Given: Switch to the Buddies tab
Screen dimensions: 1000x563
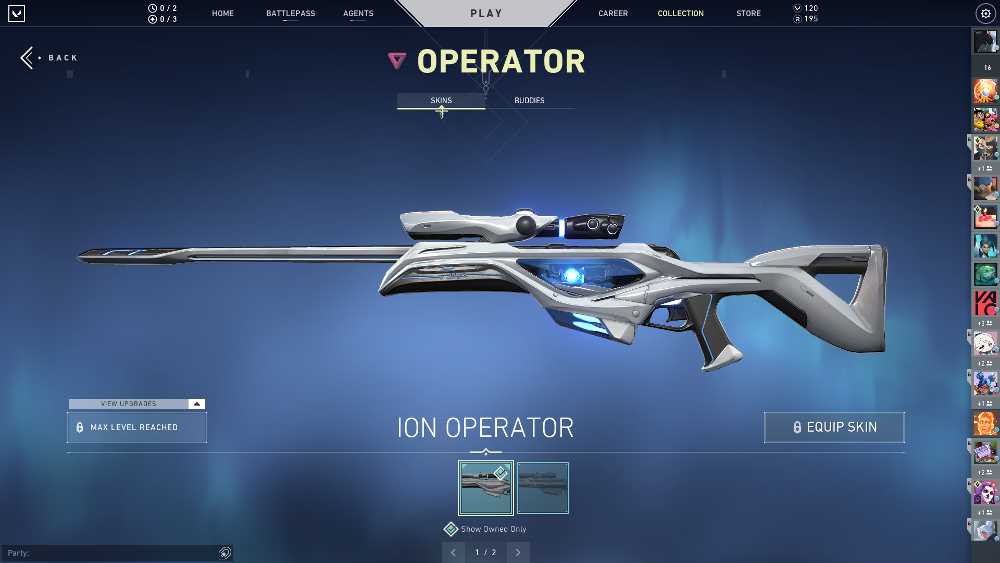Looking at the screenshot, I should pos(529,101).
